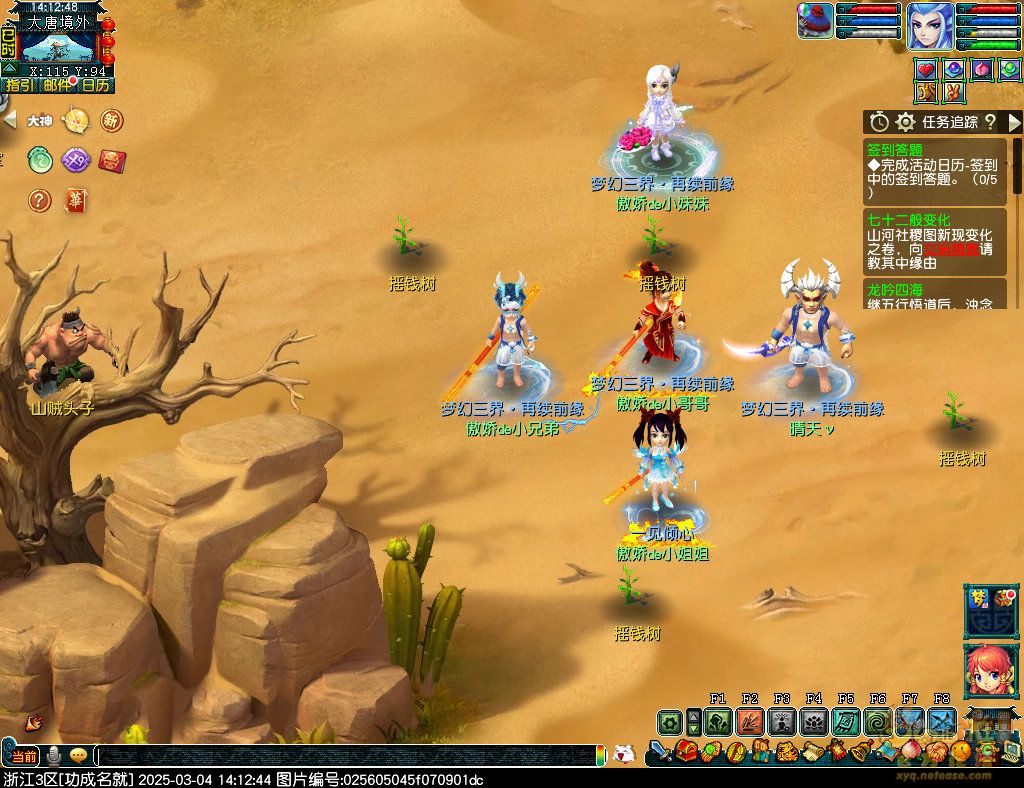Select the pet portrait in the top bar
Screen dimensions: 1024x788
click(816, 21)
